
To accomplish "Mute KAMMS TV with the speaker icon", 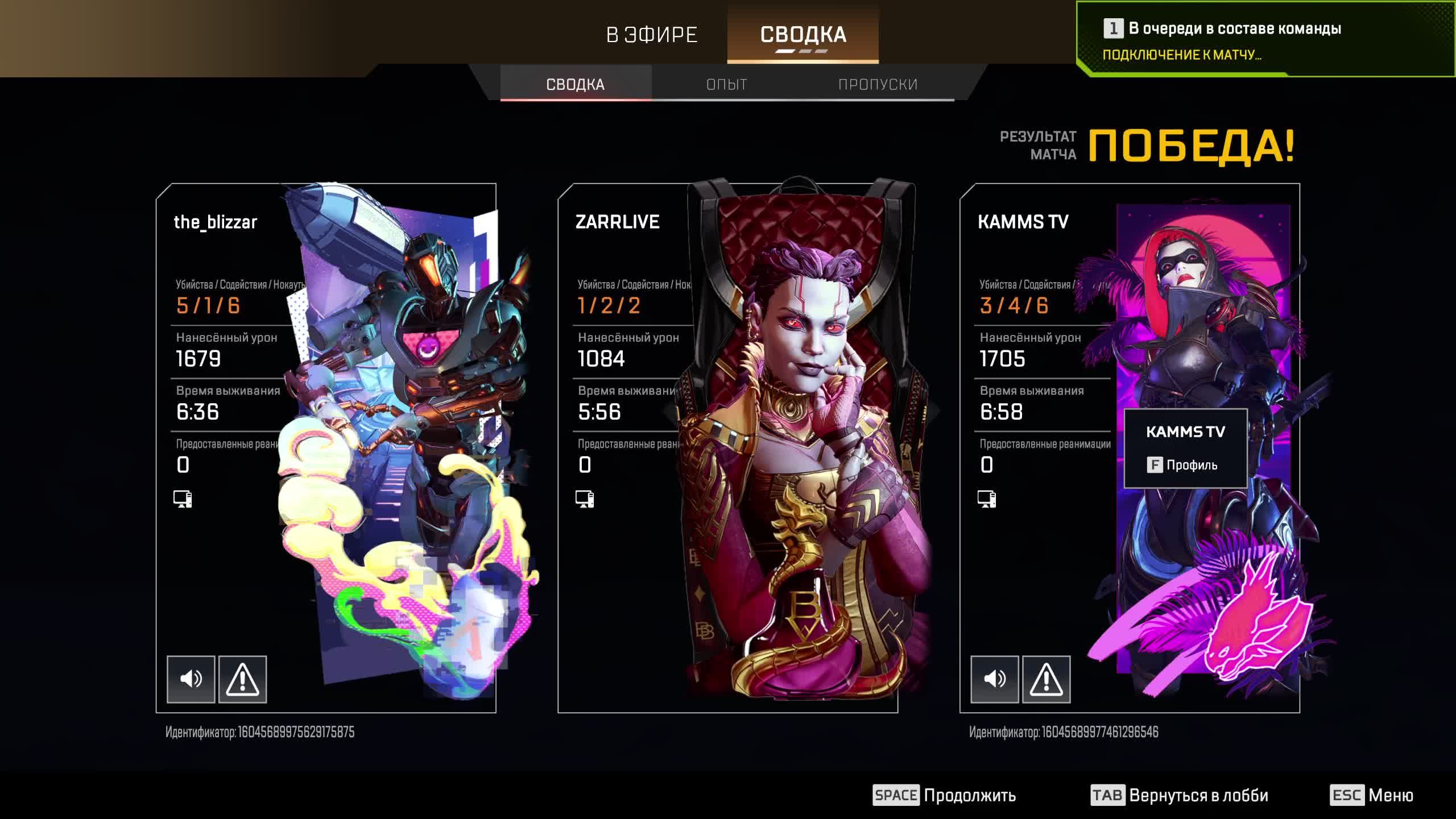I will click(995, 678).
